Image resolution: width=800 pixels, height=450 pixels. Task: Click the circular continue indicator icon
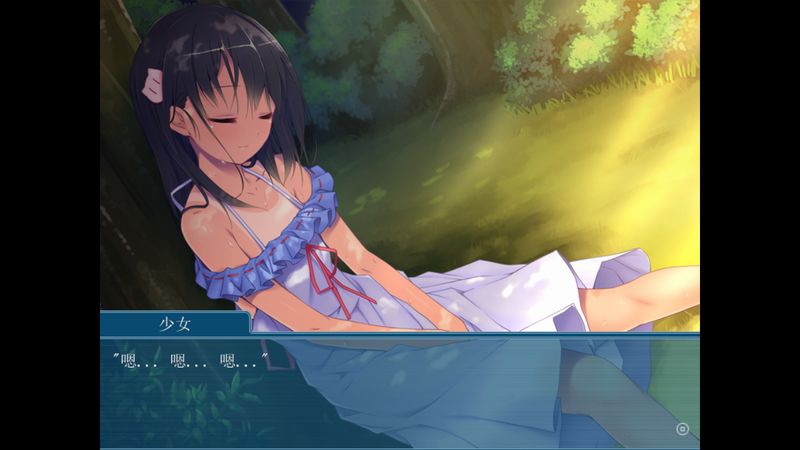tap(683, 430)
